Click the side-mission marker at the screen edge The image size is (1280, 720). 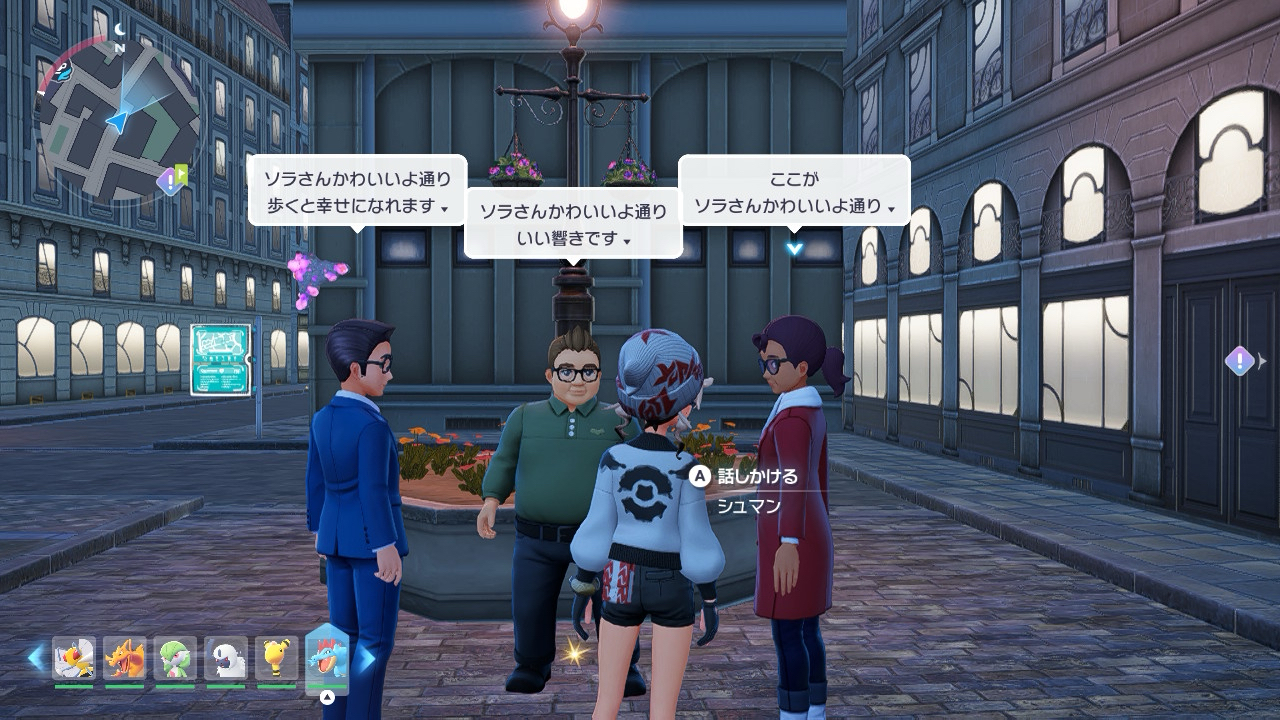click(x=1240, y=361)
